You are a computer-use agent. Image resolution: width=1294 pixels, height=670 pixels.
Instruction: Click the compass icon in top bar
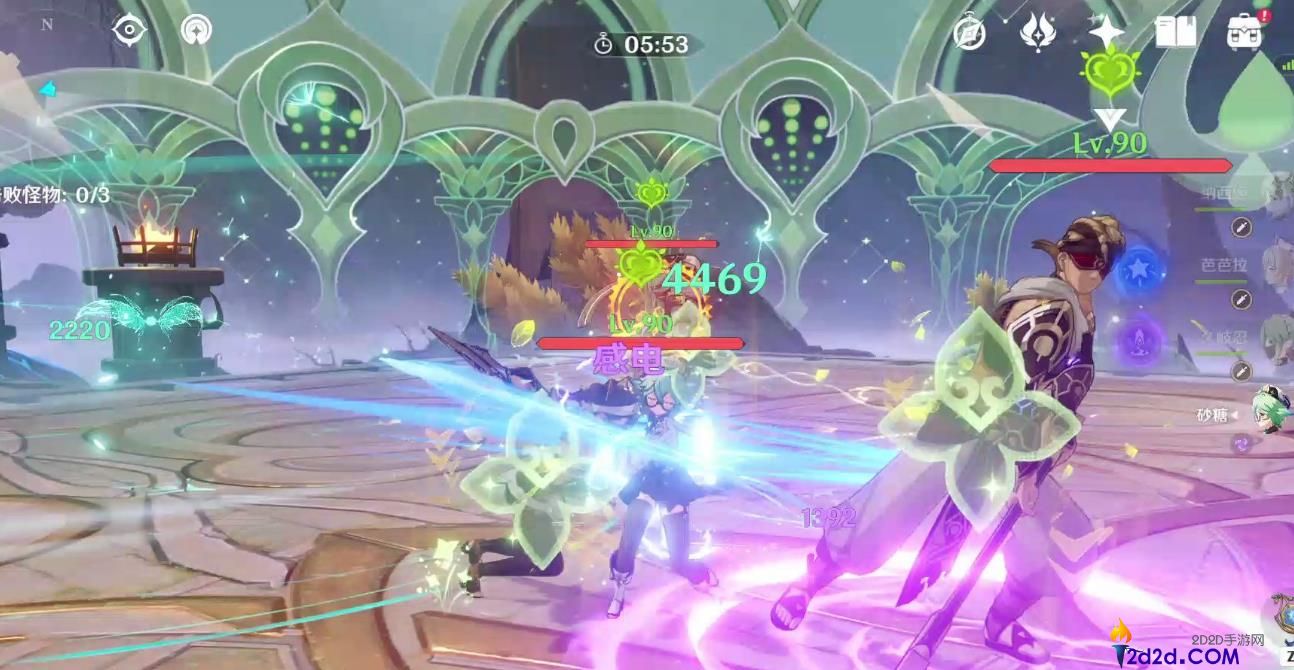[x=969, y=33]
